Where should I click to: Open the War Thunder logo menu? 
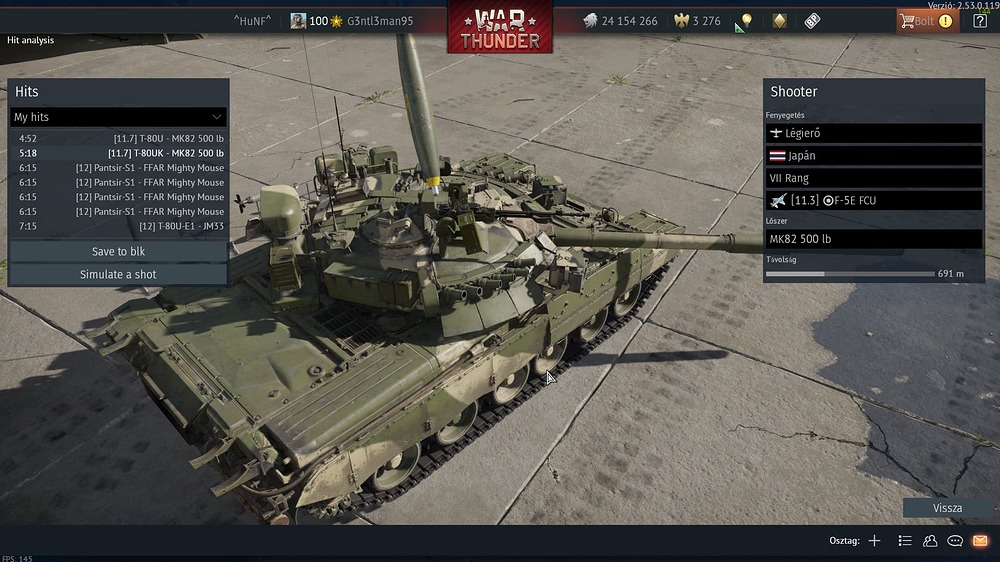pos(500,28)
